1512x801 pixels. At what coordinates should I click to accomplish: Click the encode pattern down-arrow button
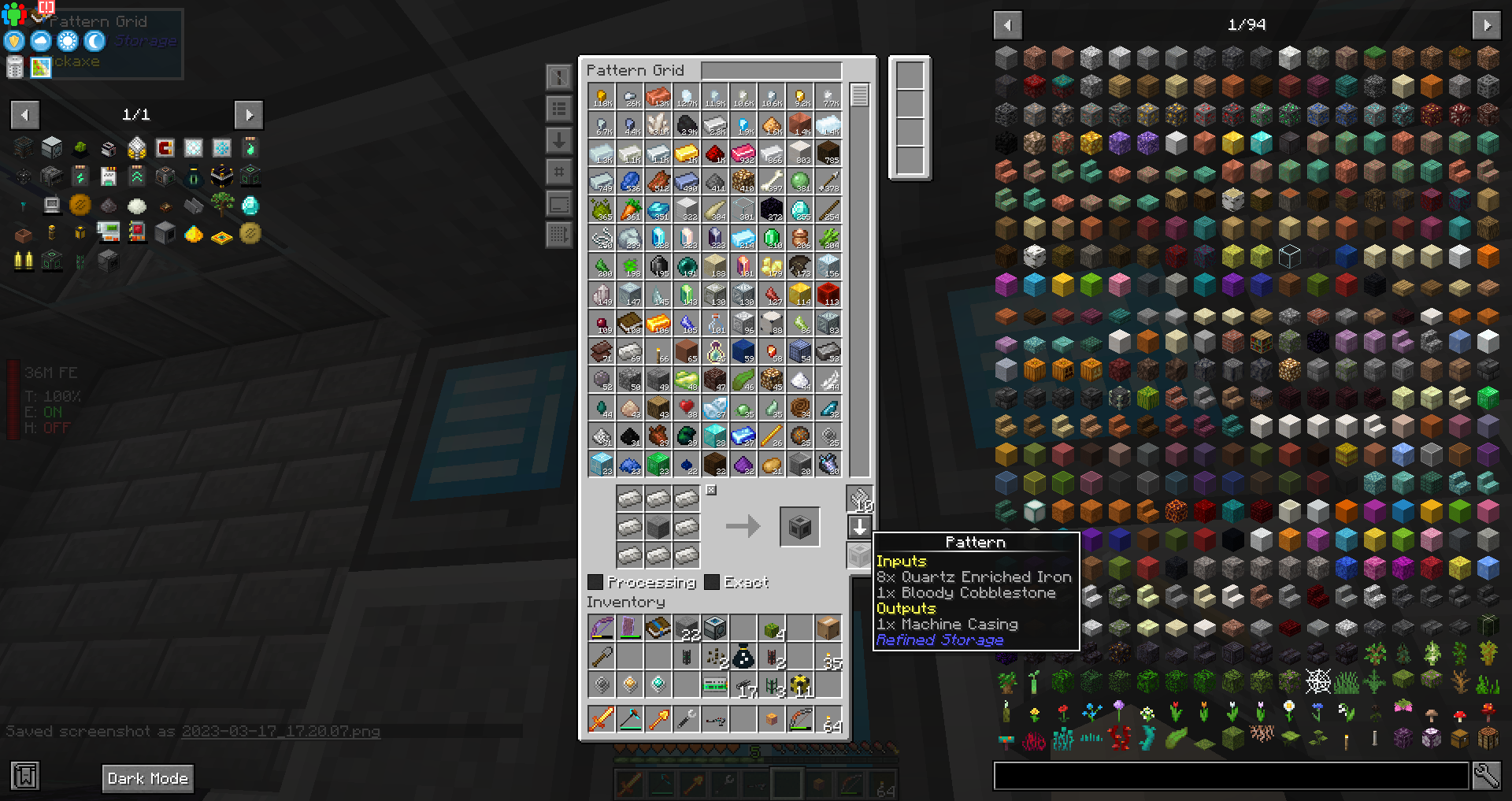[860, 528]
